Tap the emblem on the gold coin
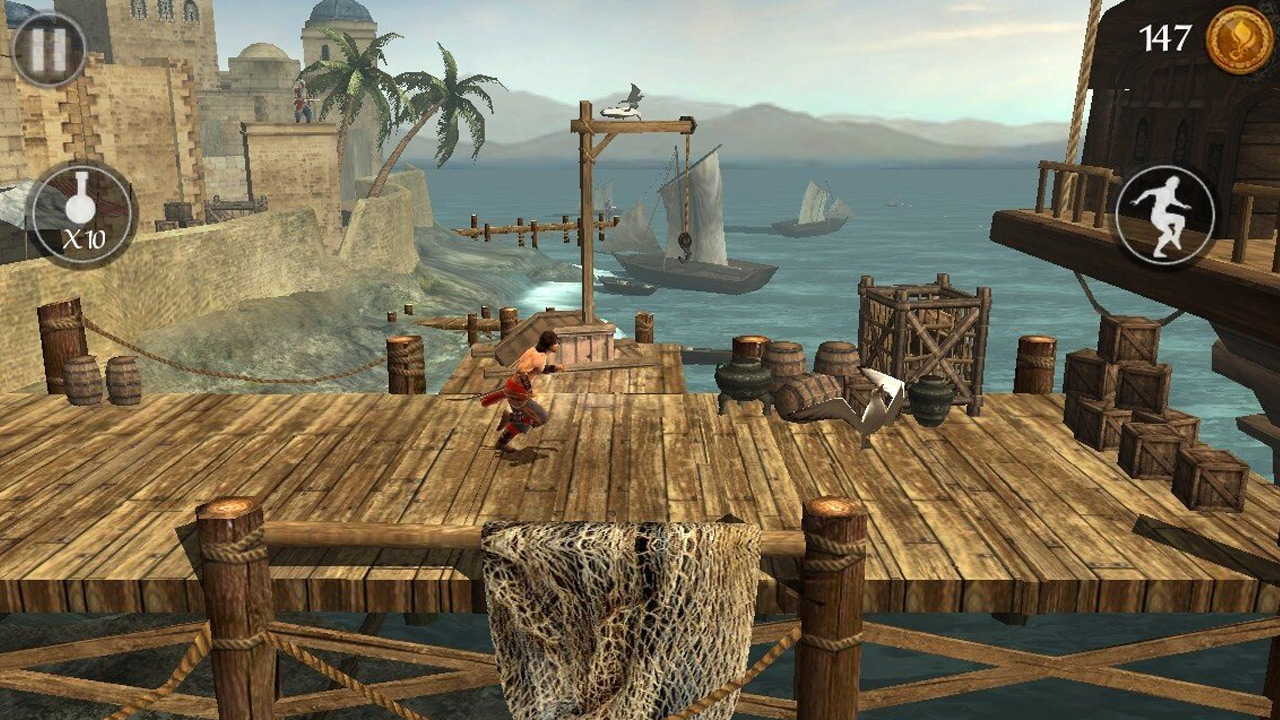 [x=1238, y=40]
